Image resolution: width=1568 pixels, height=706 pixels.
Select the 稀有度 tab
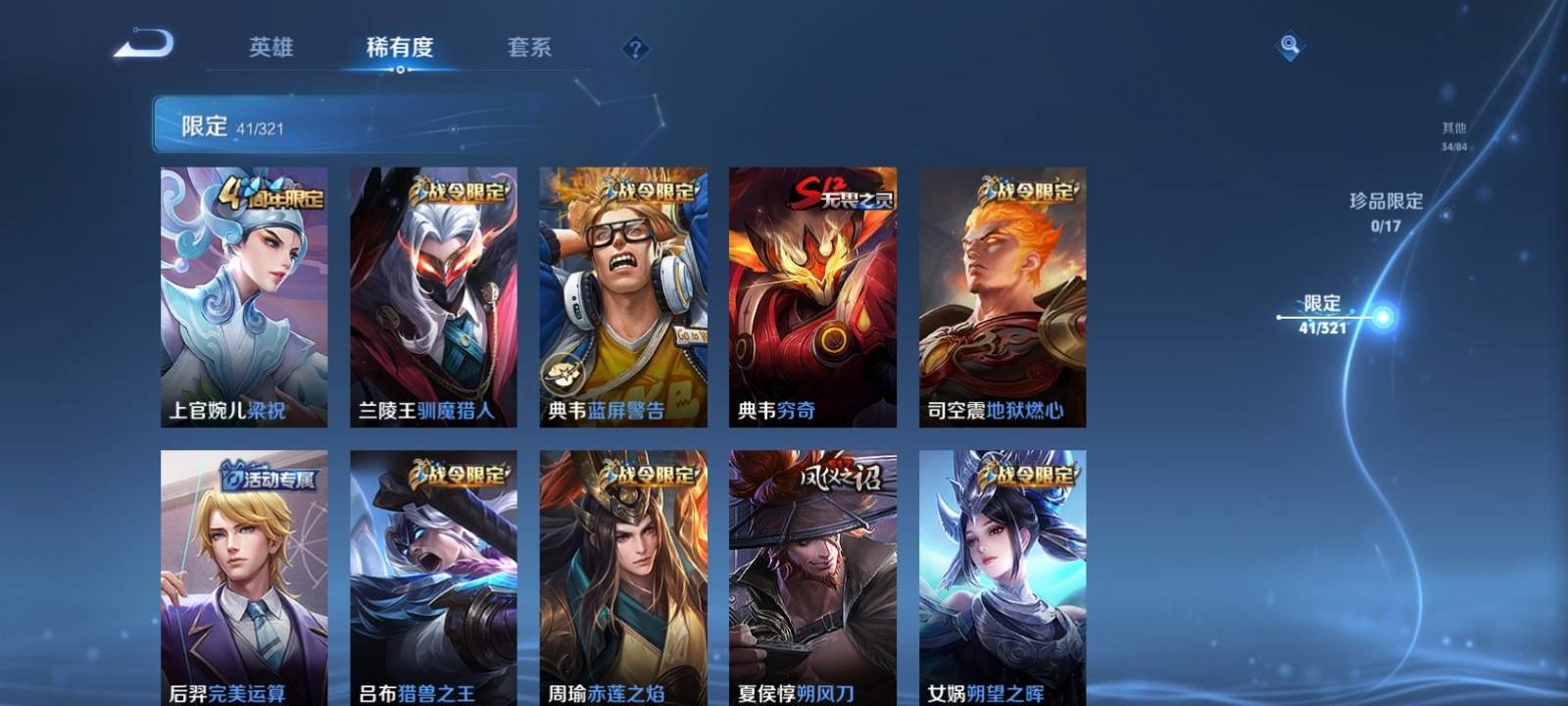pyautogui.click(x=399, y=47)
